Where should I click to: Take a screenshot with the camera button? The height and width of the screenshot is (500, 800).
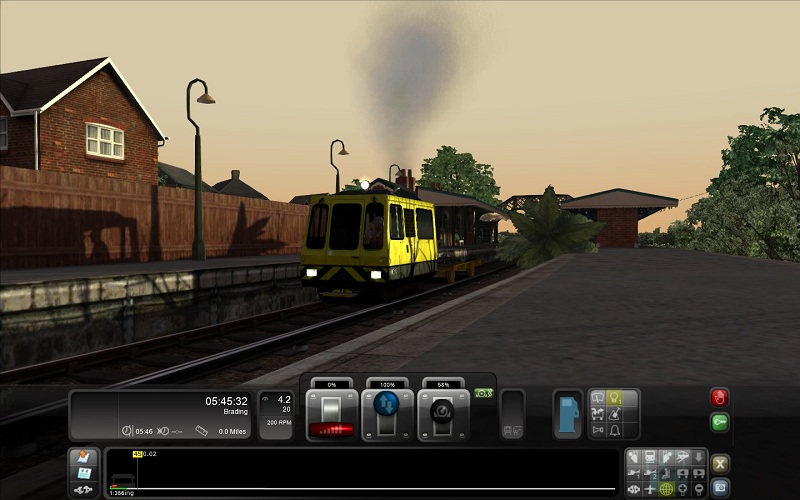720,488
